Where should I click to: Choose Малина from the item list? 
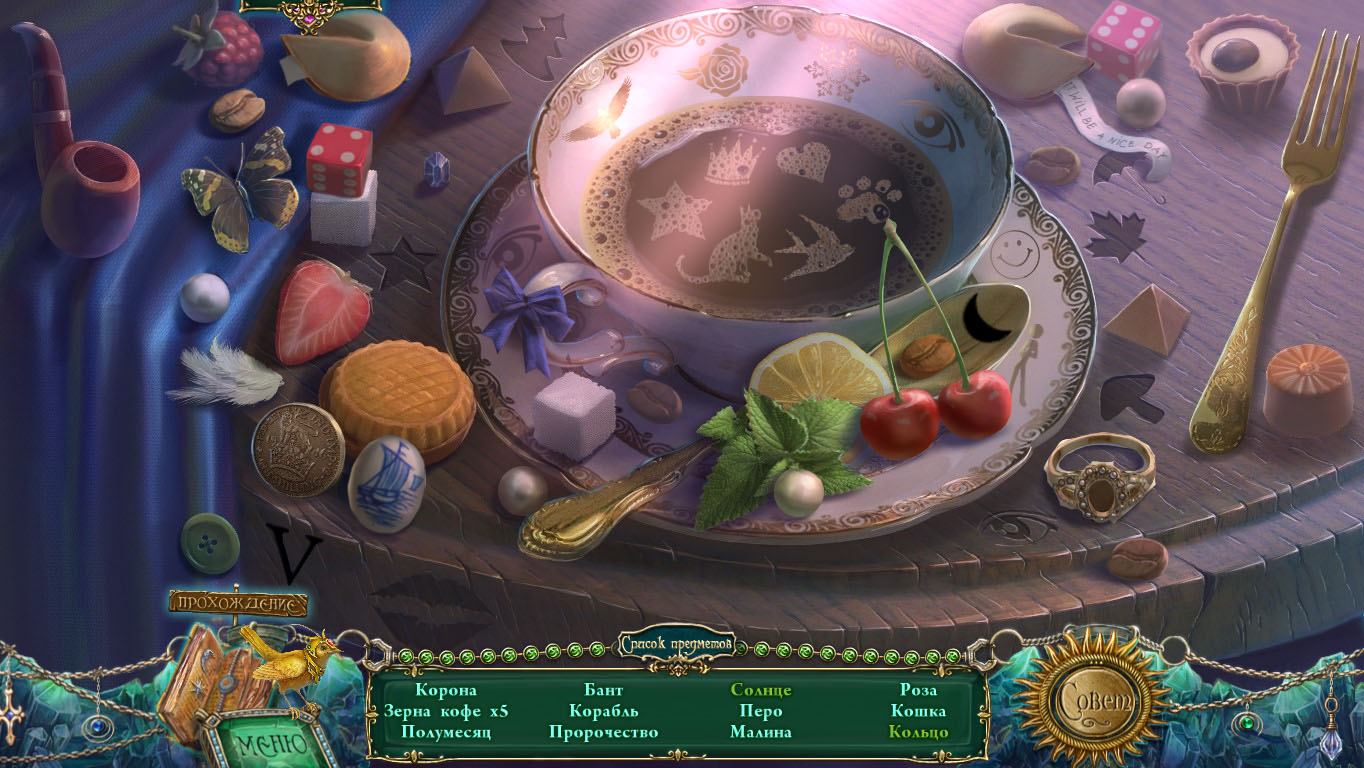(761, 732)
